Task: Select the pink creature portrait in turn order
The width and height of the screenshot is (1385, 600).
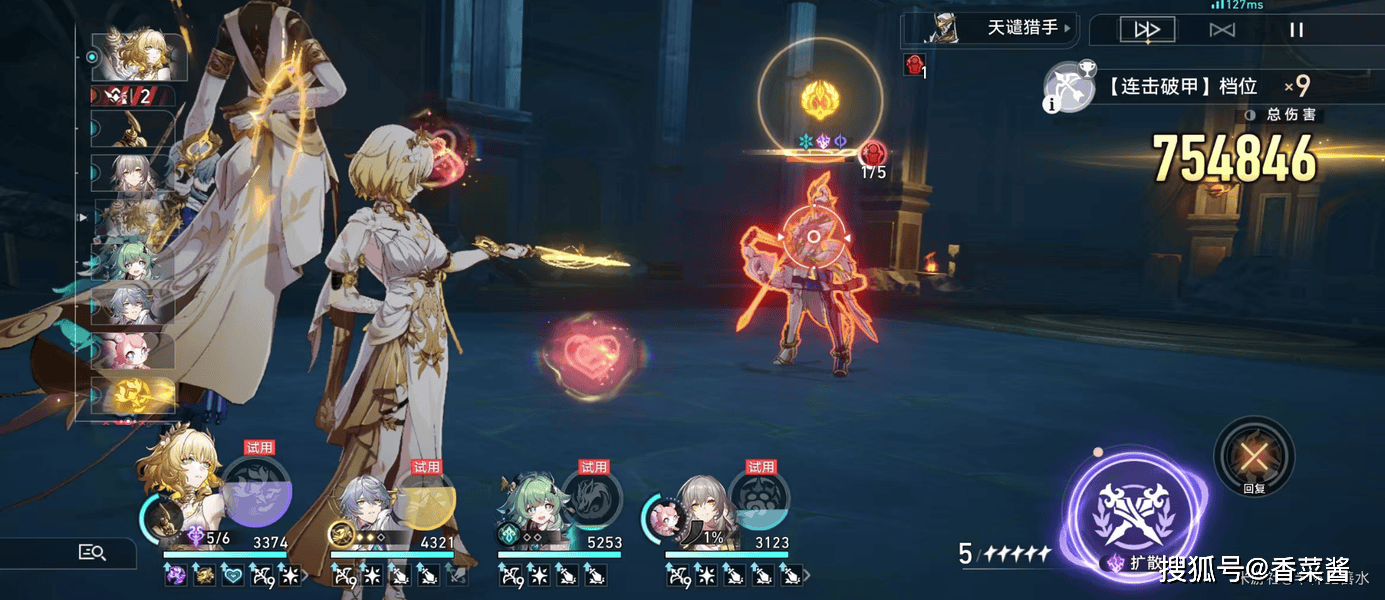Action: [x=133, y=349]
